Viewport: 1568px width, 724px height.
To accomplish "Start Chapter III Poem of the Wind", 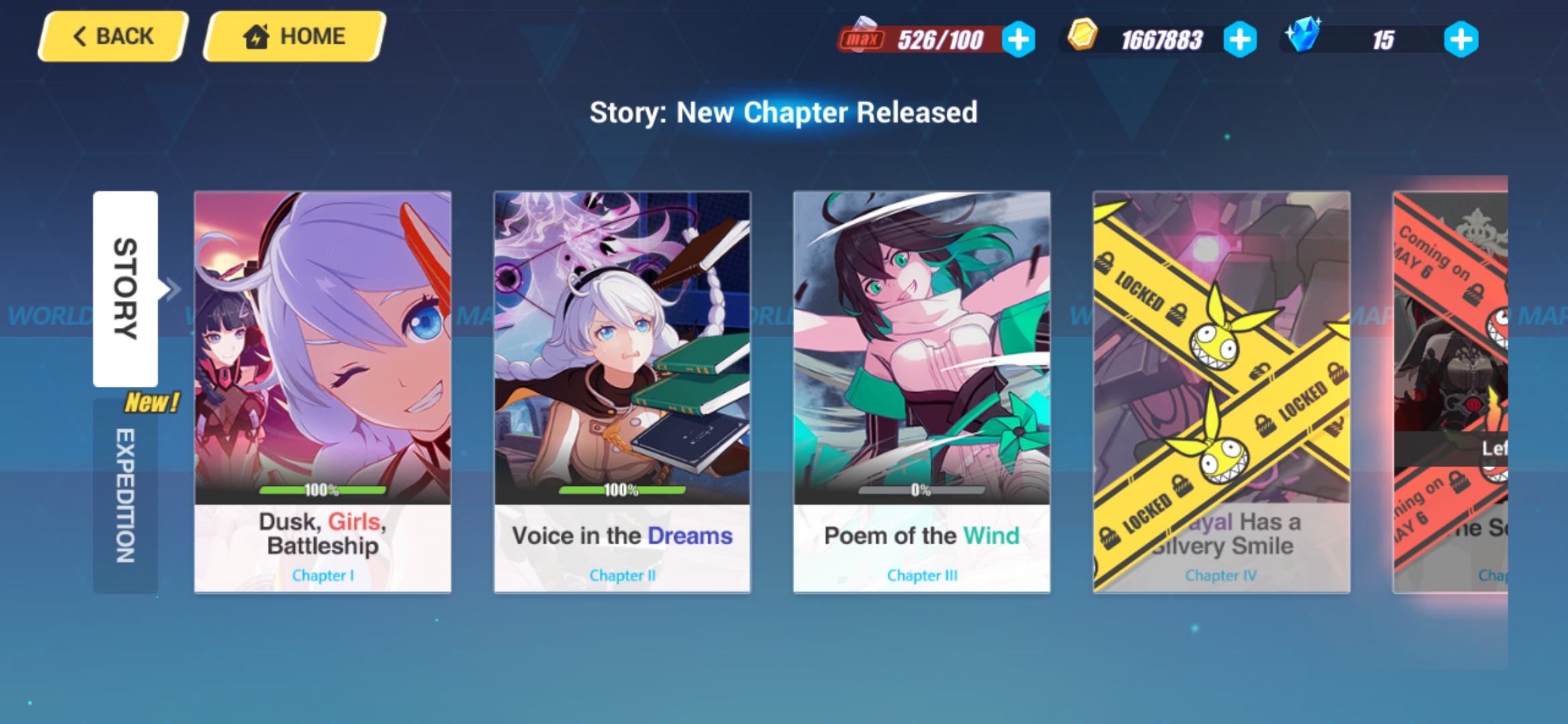I will pos(921,392).
